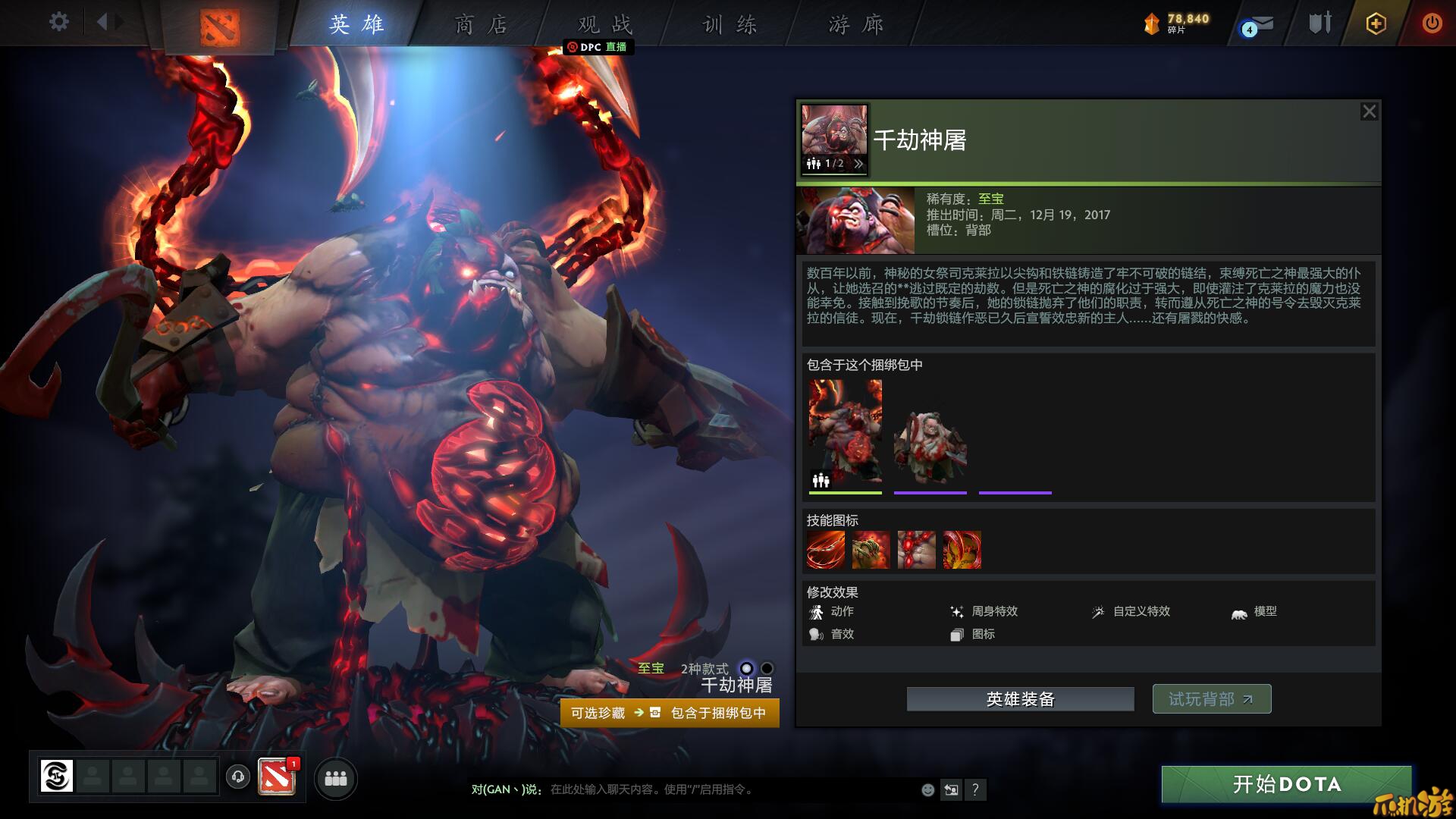Open the settings gear in top left
The width and height of the screenshot is (1456, 819).
coord(58,22)
